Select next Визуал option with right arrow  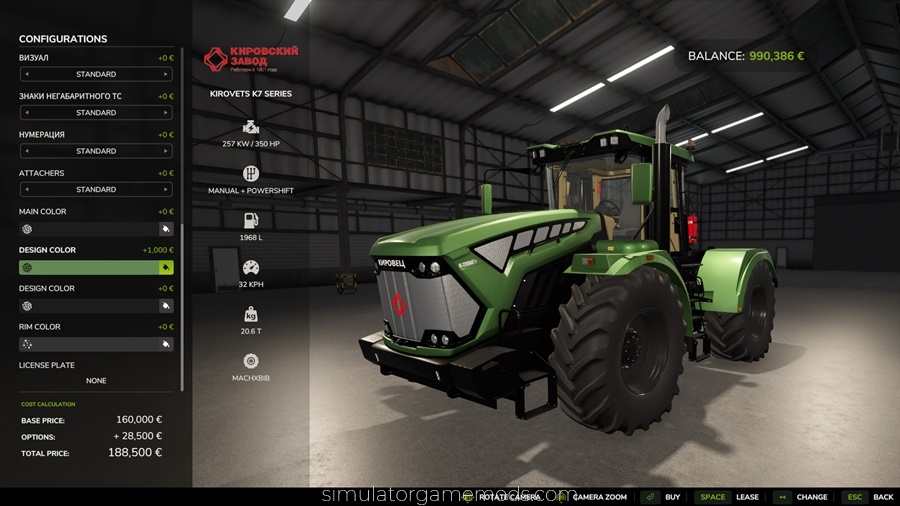(166, 74)
